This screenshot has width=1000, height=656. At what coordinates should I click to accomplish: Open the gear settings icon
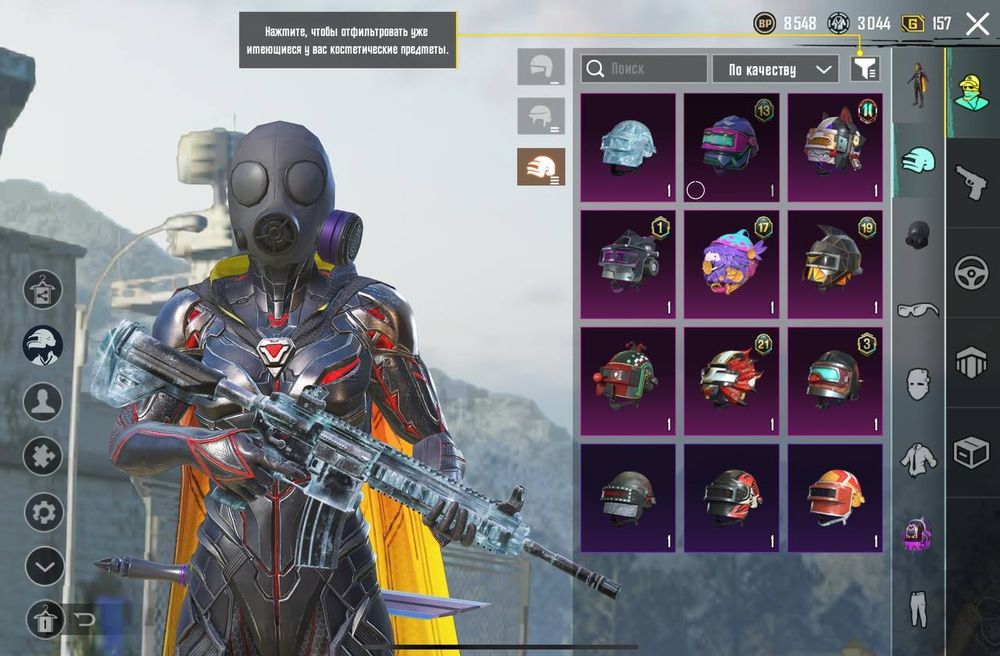[44, 513]
